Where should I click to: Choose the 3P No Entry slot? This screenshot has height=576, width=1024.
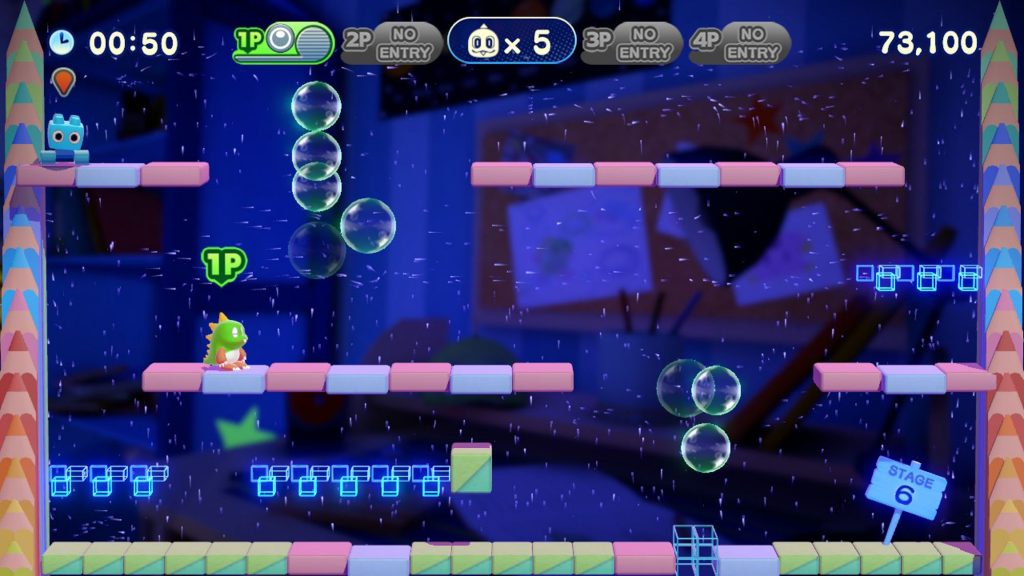point(631,43)
